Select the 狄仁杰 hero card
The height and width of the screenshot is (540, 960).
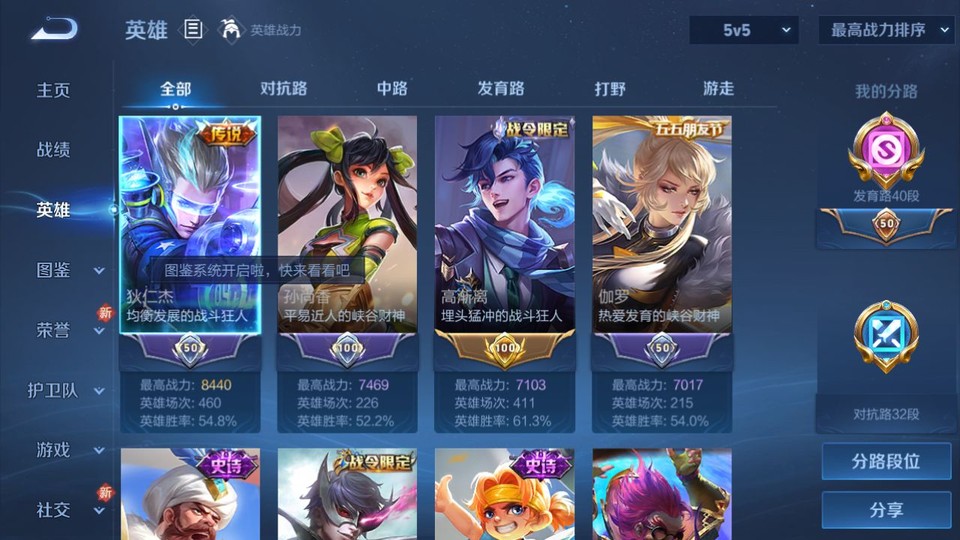click(190, 230)
